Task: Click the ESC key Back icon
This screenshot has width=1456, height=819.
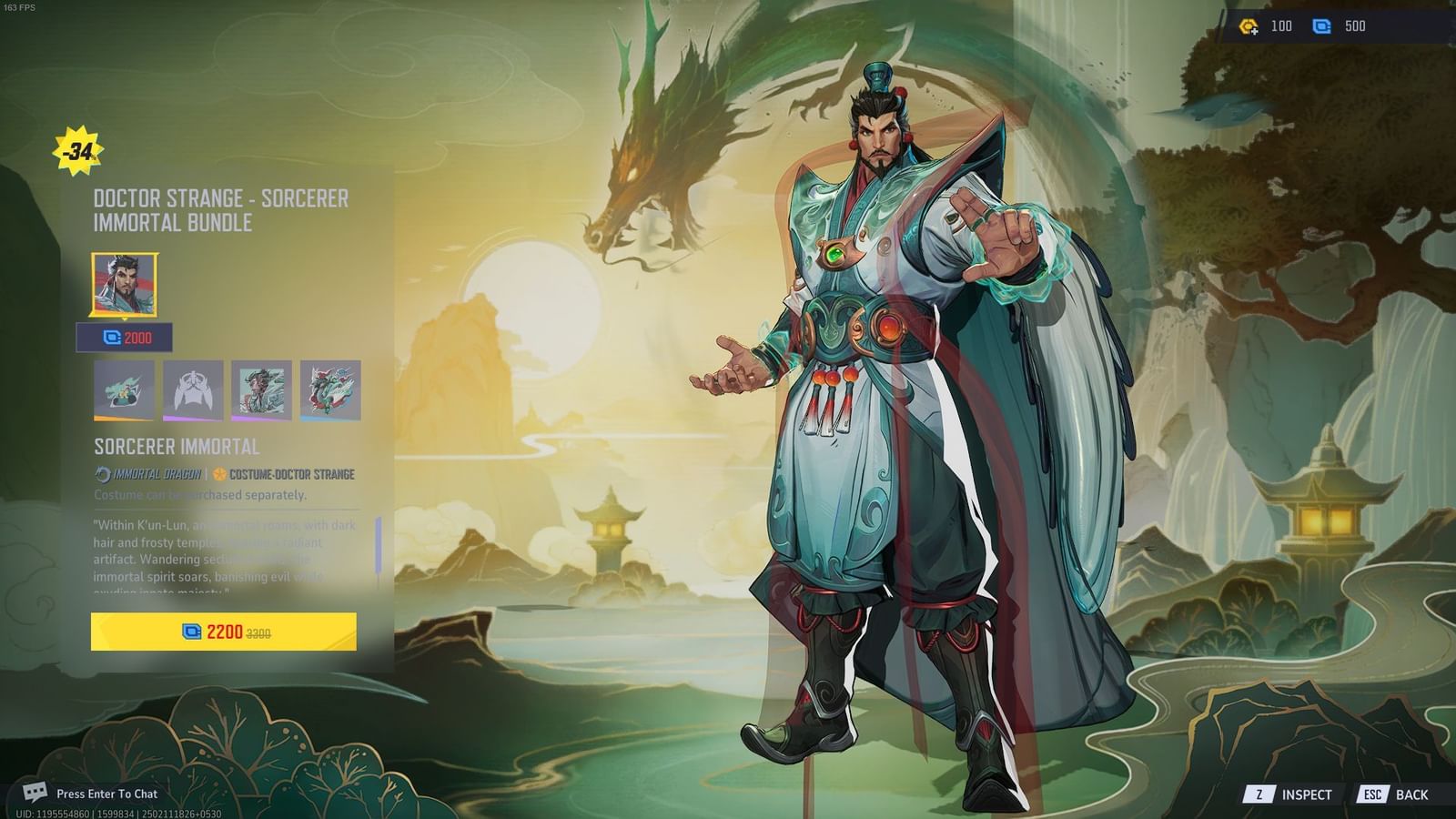Action: pyautogui.click(x=1372, y=794)
